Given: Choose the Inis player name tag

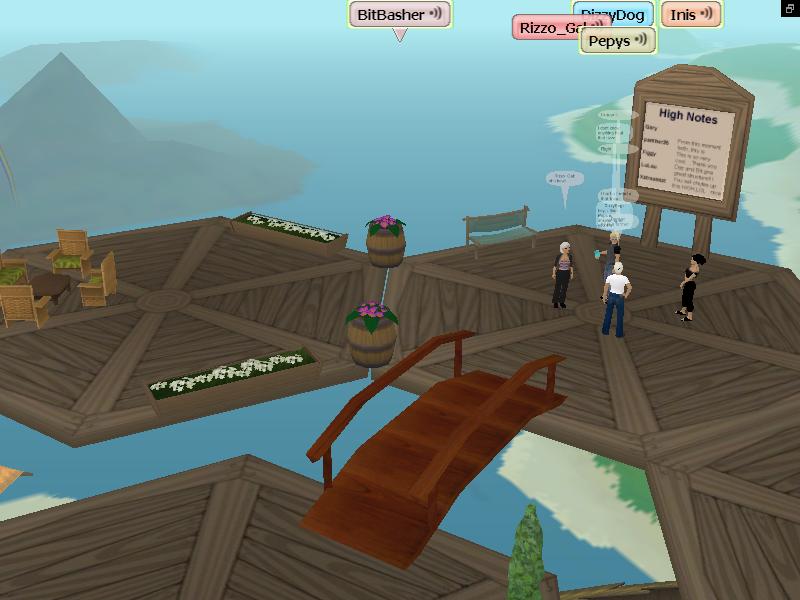Looking at the screenshot, I should click(683, 15).
